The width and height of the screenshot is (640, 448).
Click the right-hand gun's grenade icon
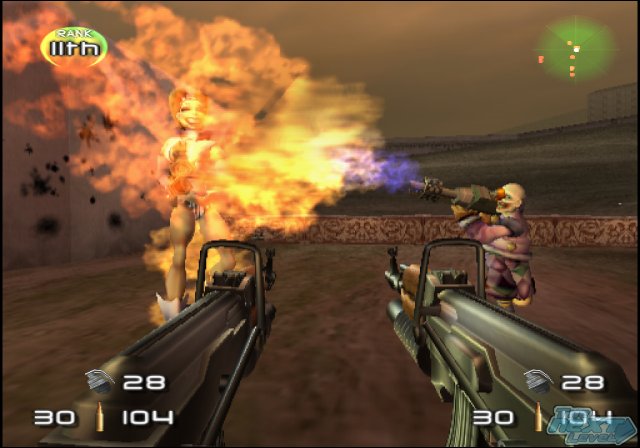click(535, 380)
